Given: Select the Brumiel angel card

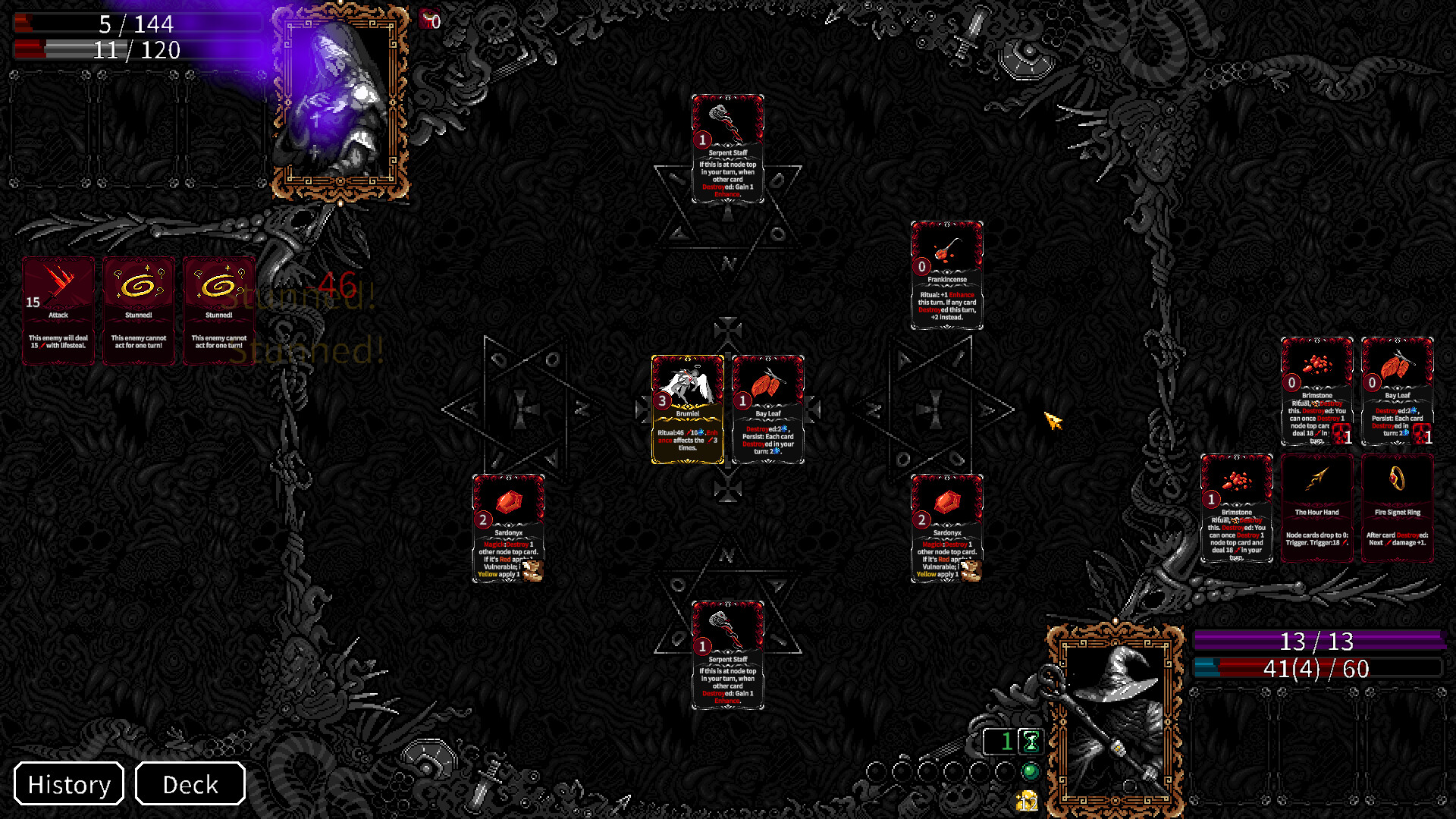Looking at the screenshot, I should click(x=687, y=409).
